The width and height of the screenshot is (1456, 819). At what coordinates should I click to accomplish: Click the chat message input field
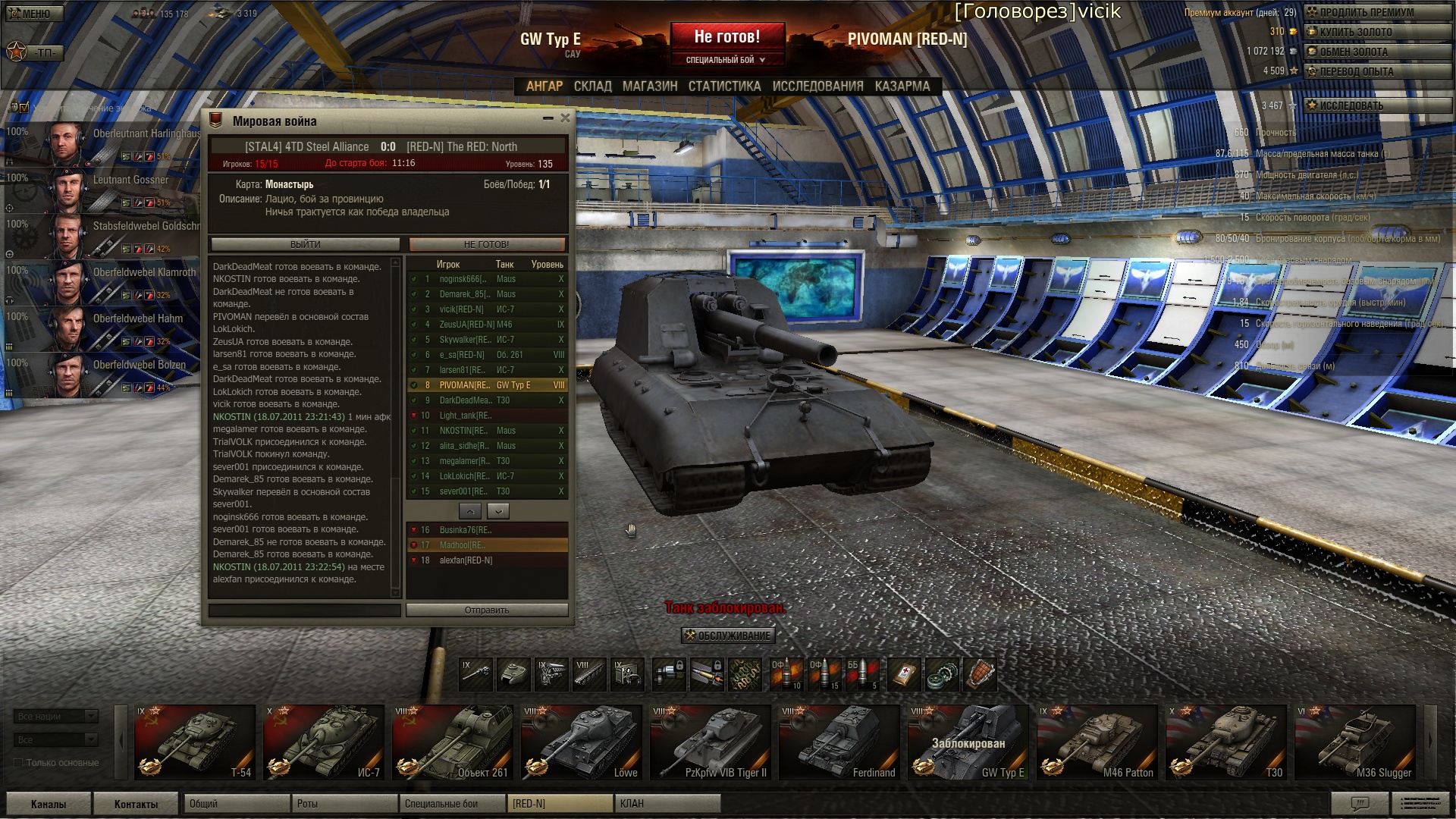[305, 610]
